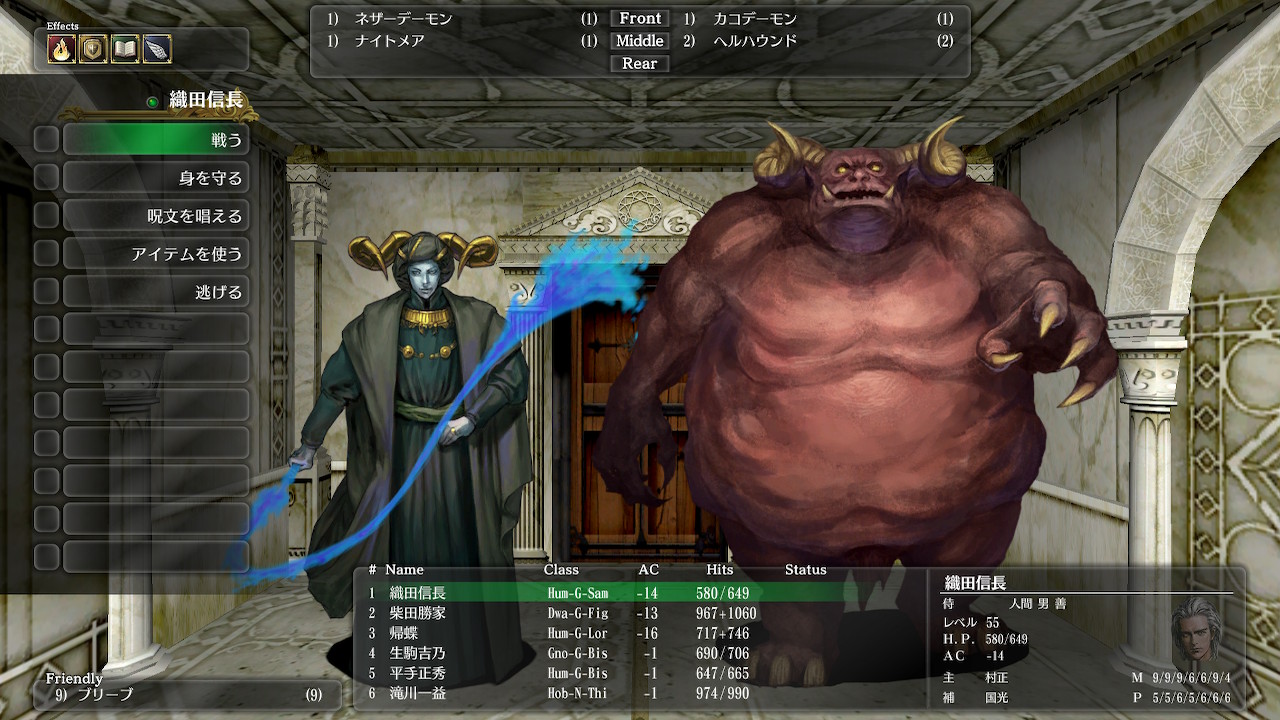
Task: Choose the 身を守る (Defend) command
Action: pyautogui.click(x=156, y=178)
